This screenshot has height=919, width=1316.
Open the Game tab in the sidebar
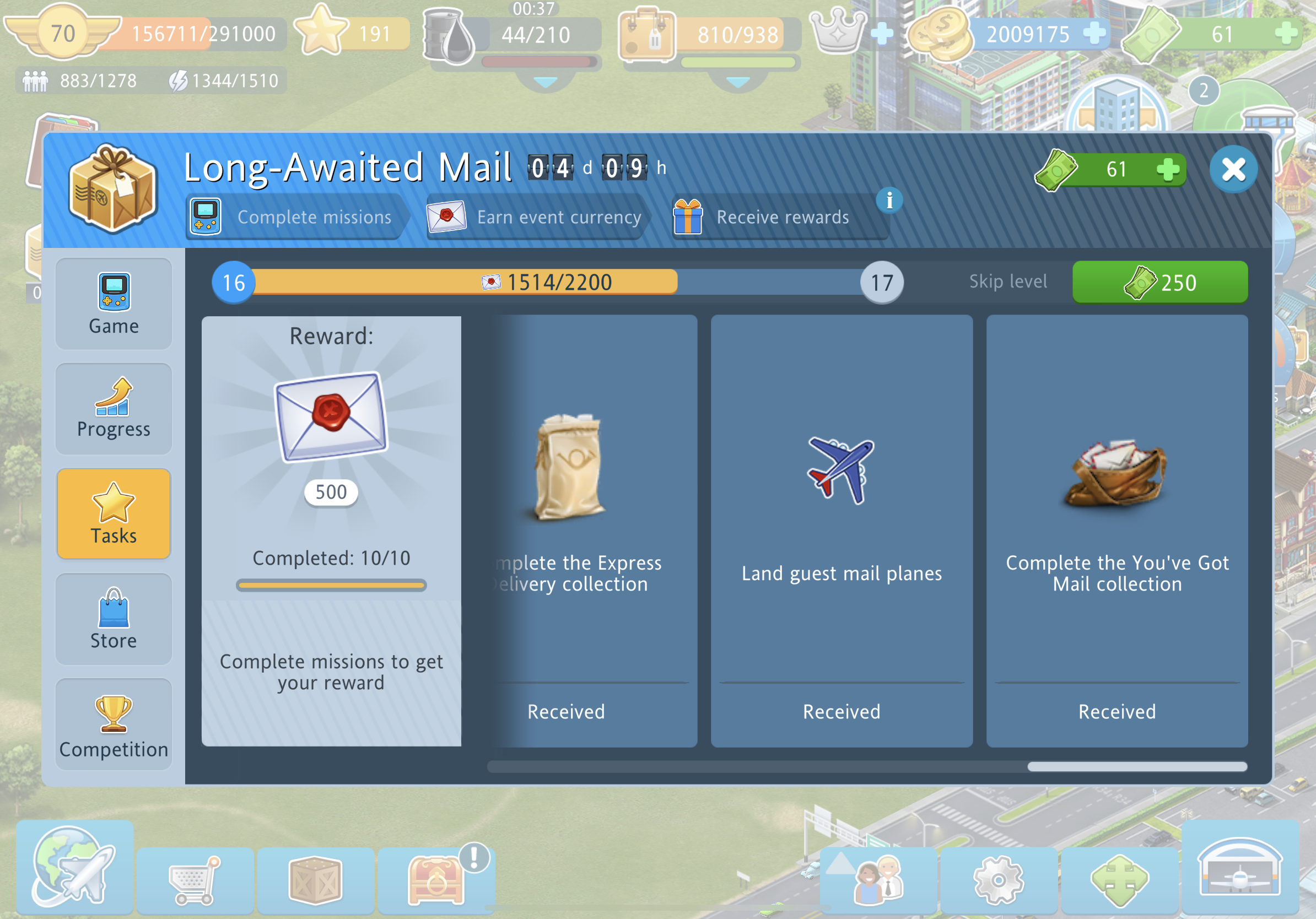pyautogui.click(x=114, y=304)
